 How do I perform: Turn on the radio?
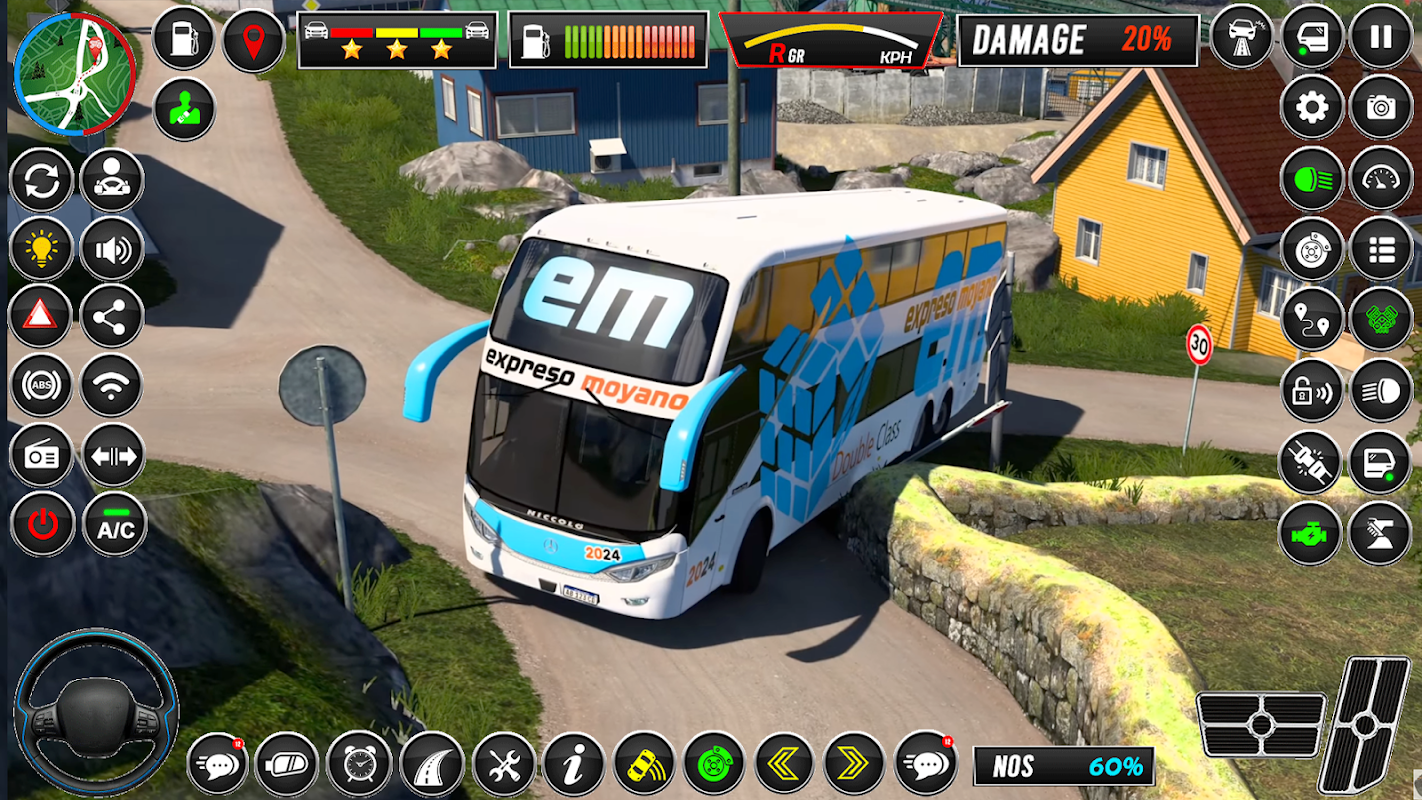41,455
